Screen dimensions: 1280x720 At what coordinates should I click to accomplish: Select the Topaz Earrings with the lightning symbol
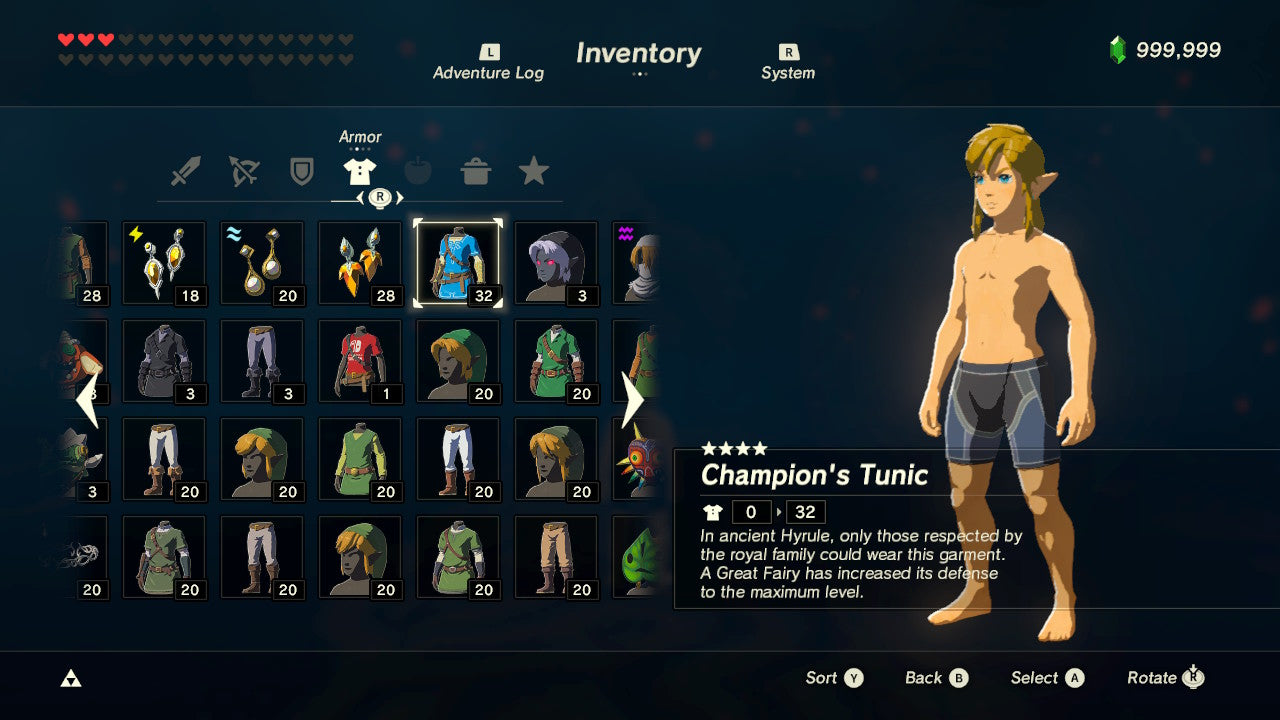click(x=164, y=262)
